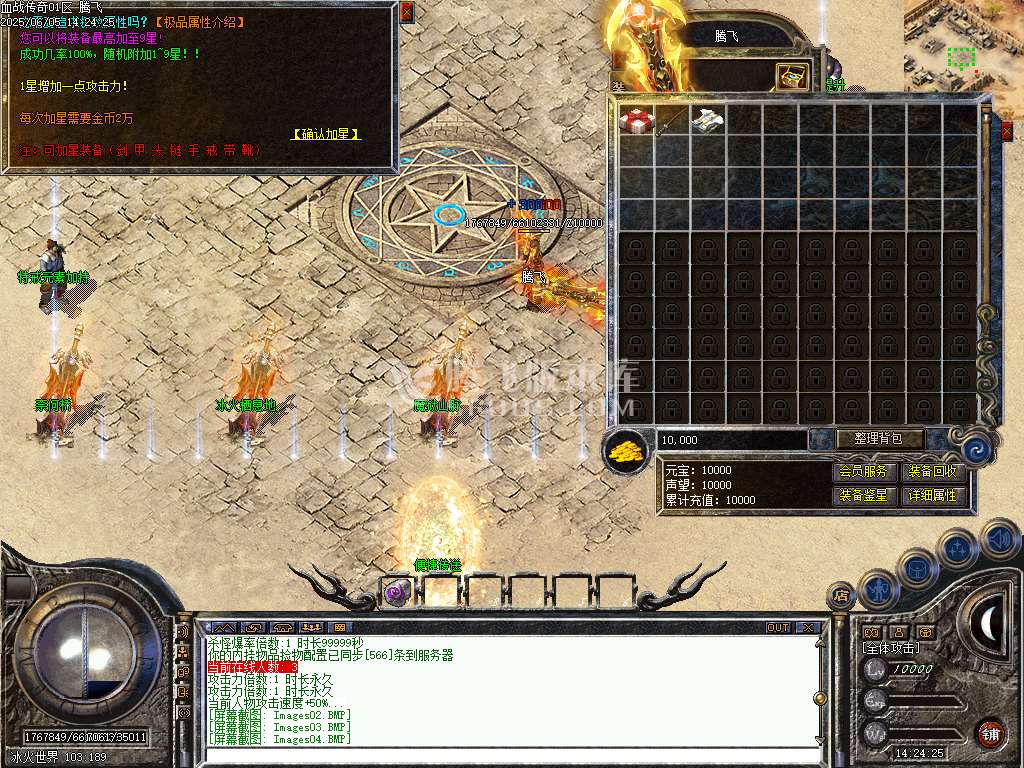Show 详细属性 detailed attributes
1024x768 pixels.
point(933,495)
